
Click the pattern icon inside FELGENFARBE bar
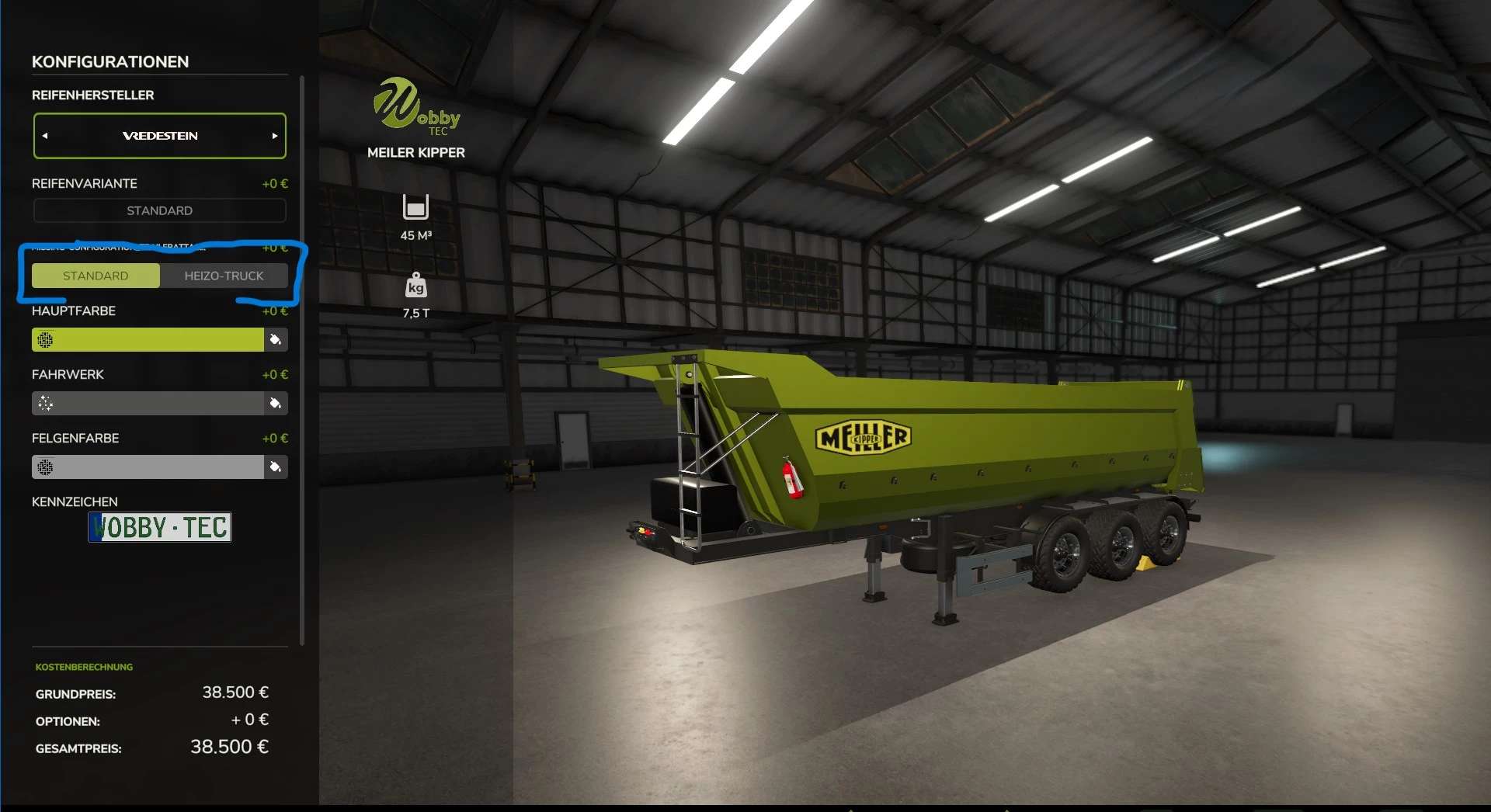click(47, 467)
